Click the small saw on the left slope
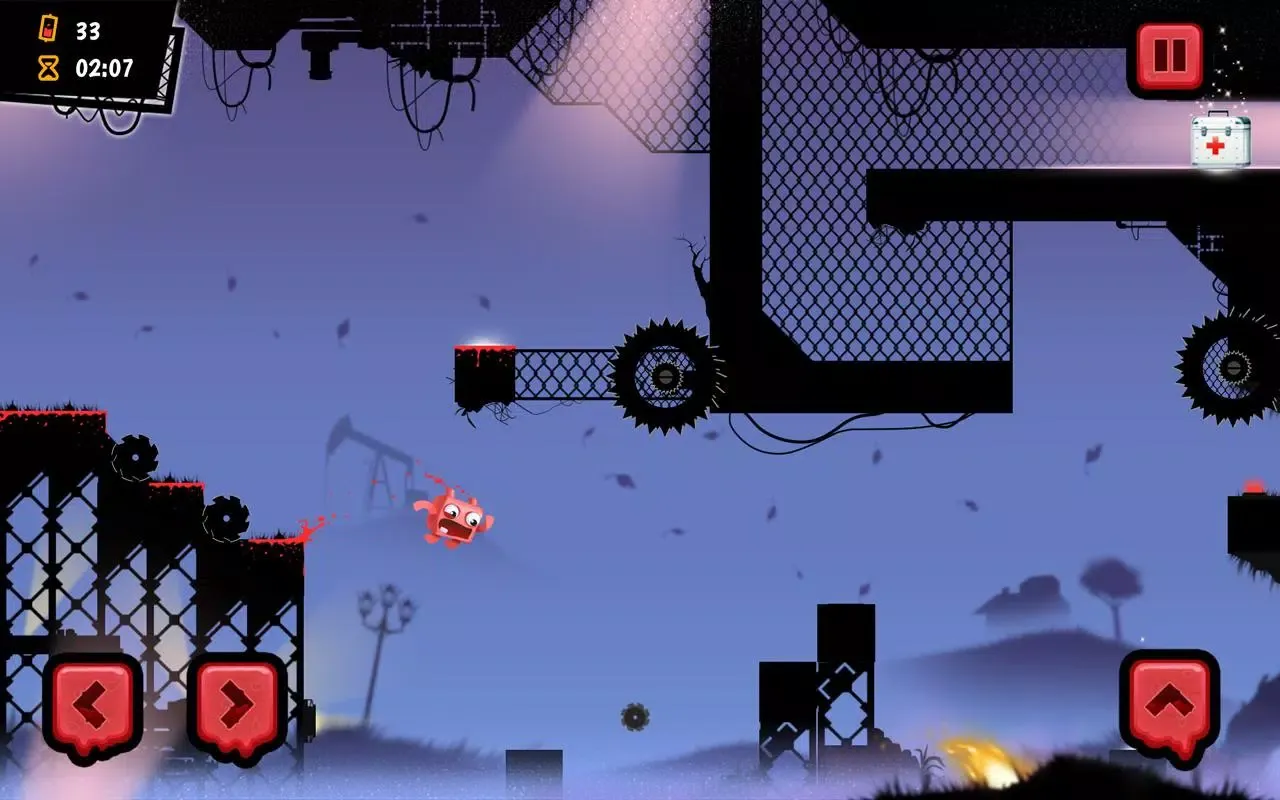 tap(137, 457)
